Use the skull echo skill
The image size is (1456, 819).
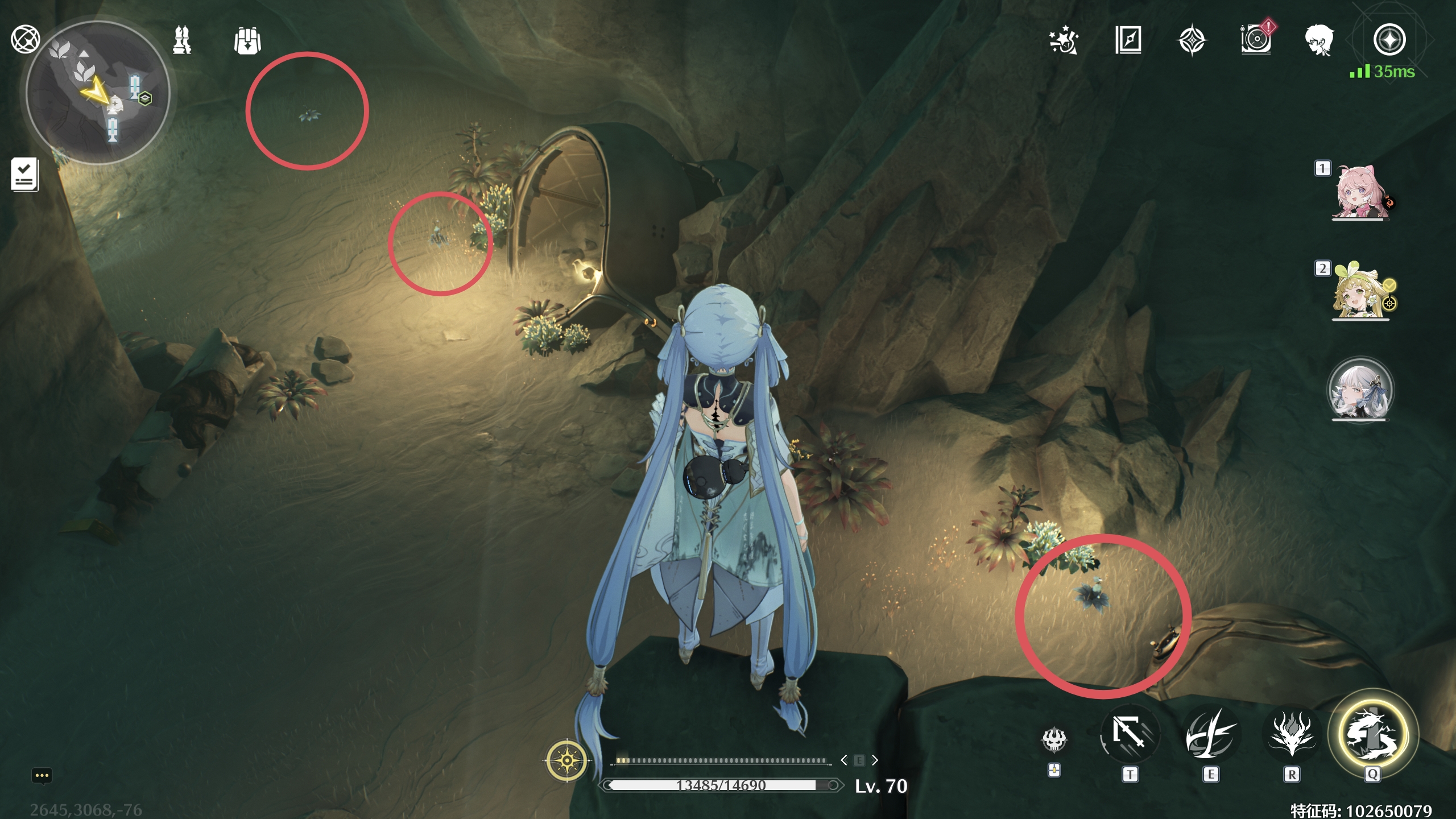tap(1054, 739)
